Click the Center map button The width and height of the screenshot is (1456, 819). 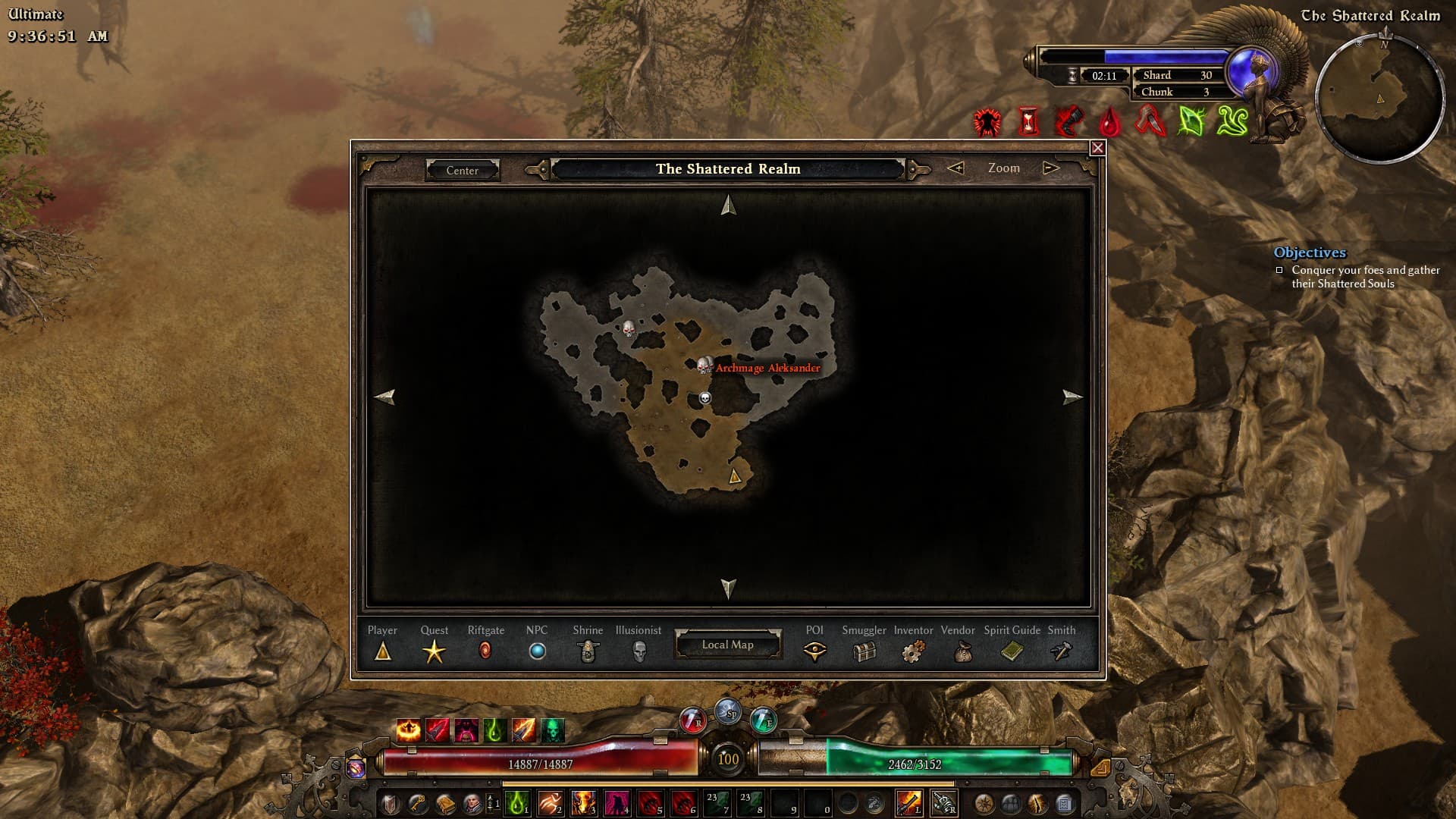462,170
